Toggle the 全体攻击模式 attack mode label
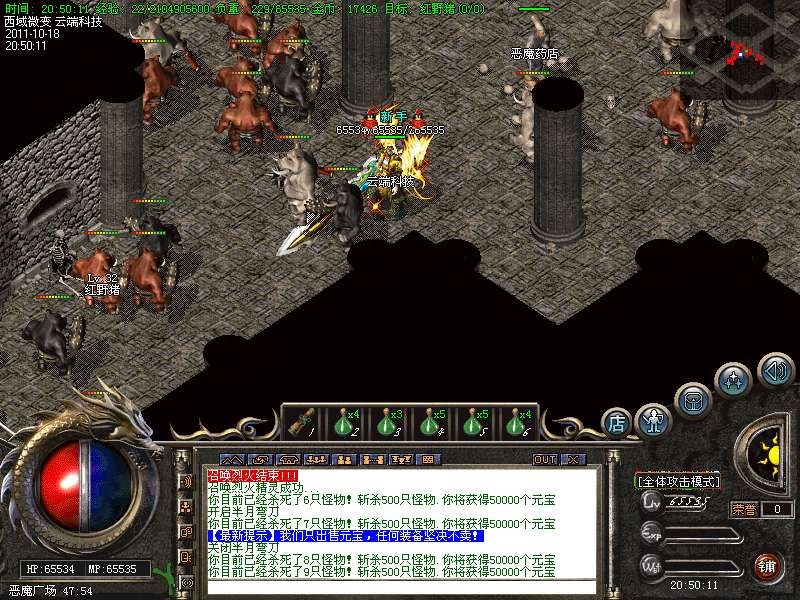The image size is (800, 600). coord(678,481)
